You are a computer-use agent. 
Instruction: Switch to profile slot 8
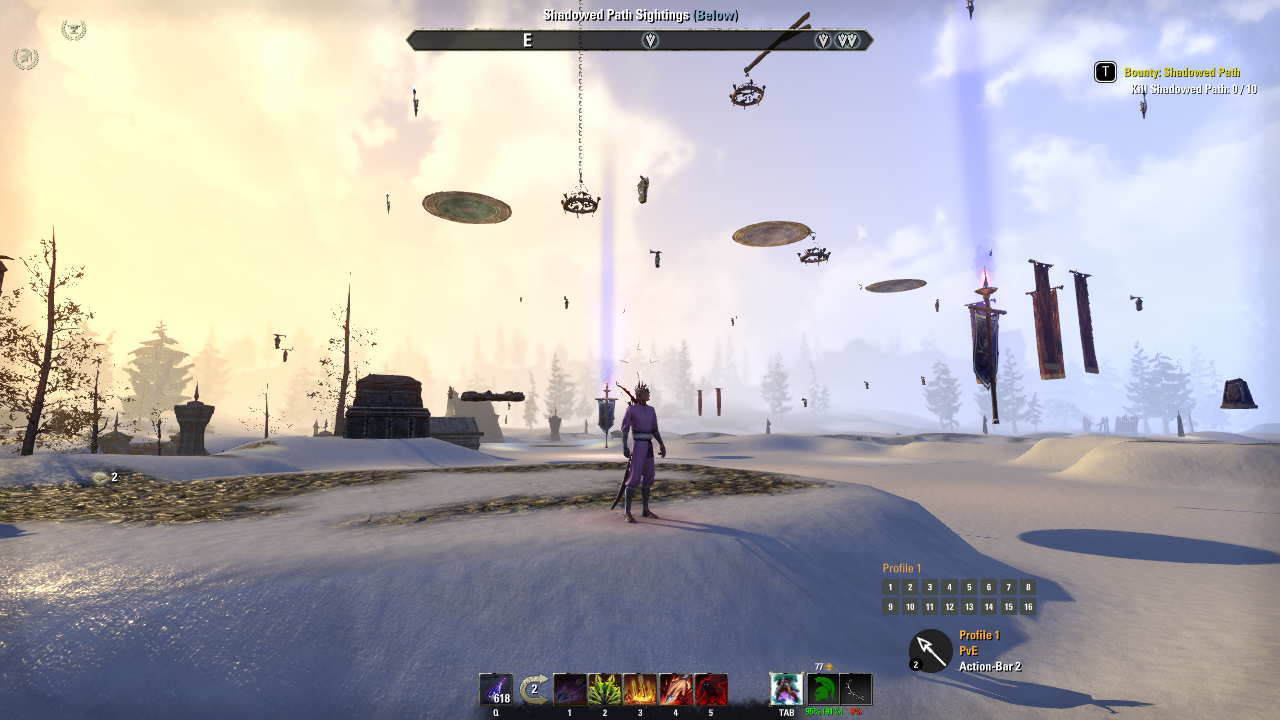point(1028,587)
